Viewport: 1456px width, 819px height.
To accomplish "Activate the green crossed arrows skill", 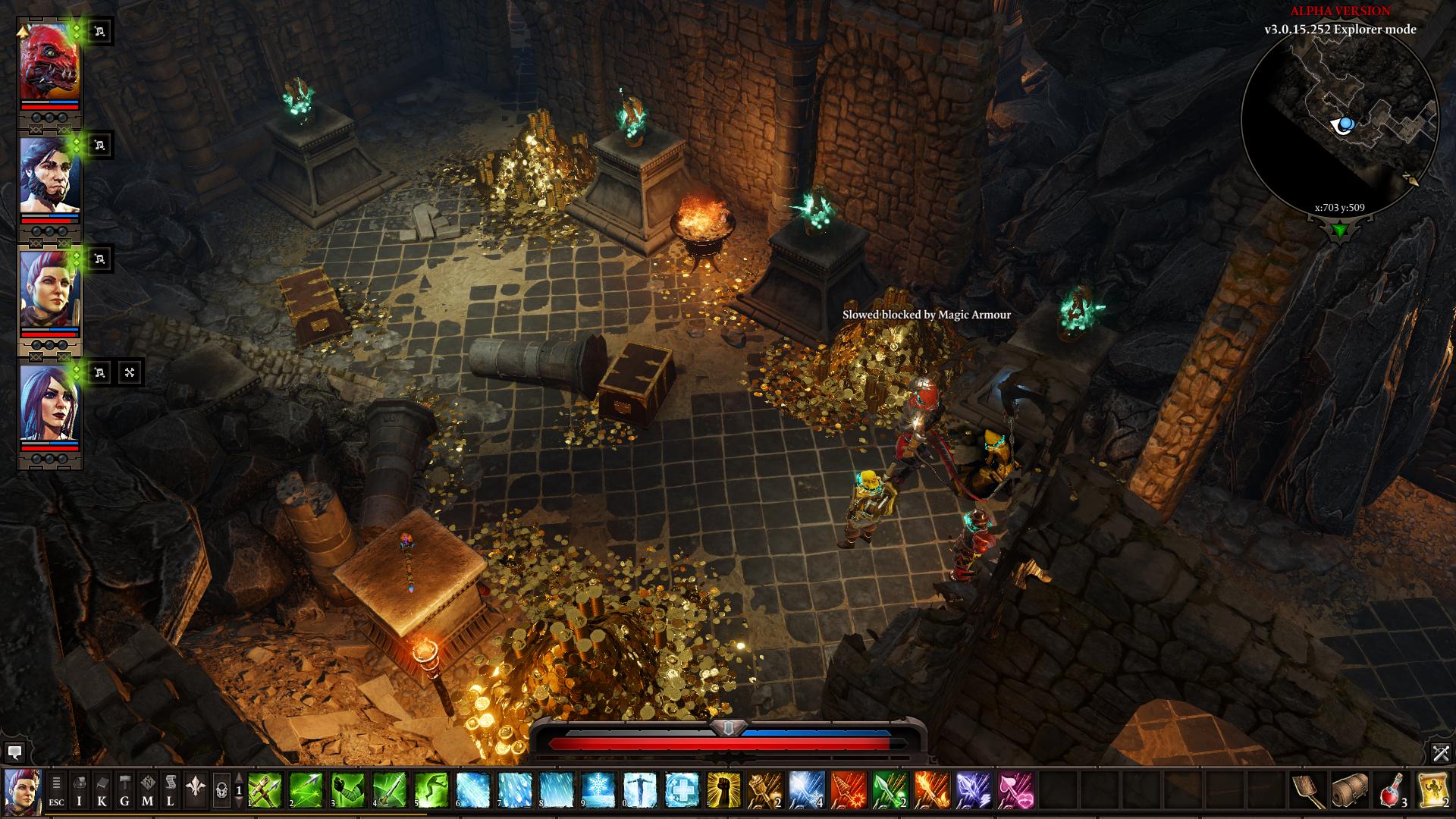I will 265,790.
